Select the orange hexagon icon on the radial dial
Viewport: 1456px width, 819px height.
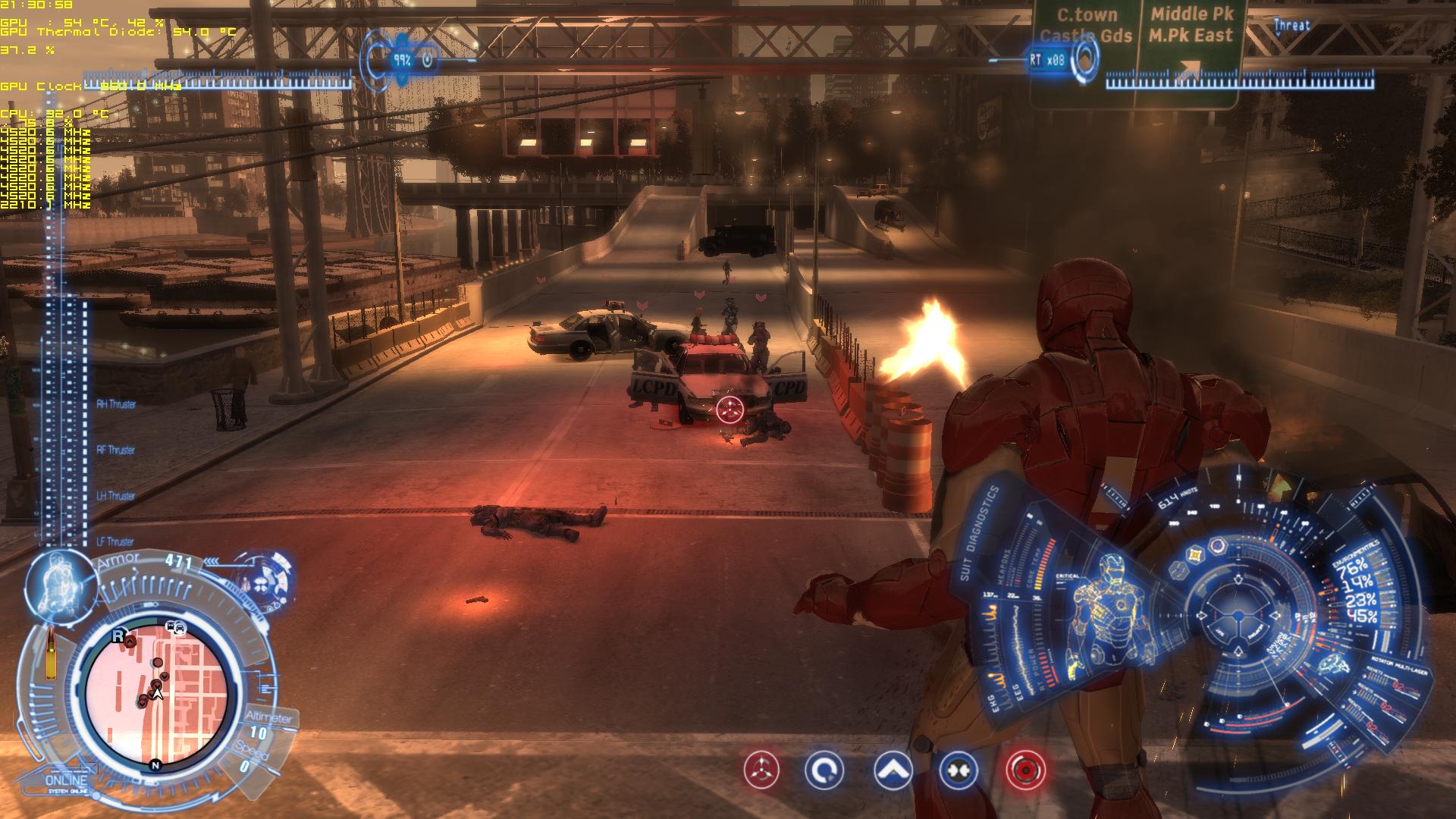1196,556
